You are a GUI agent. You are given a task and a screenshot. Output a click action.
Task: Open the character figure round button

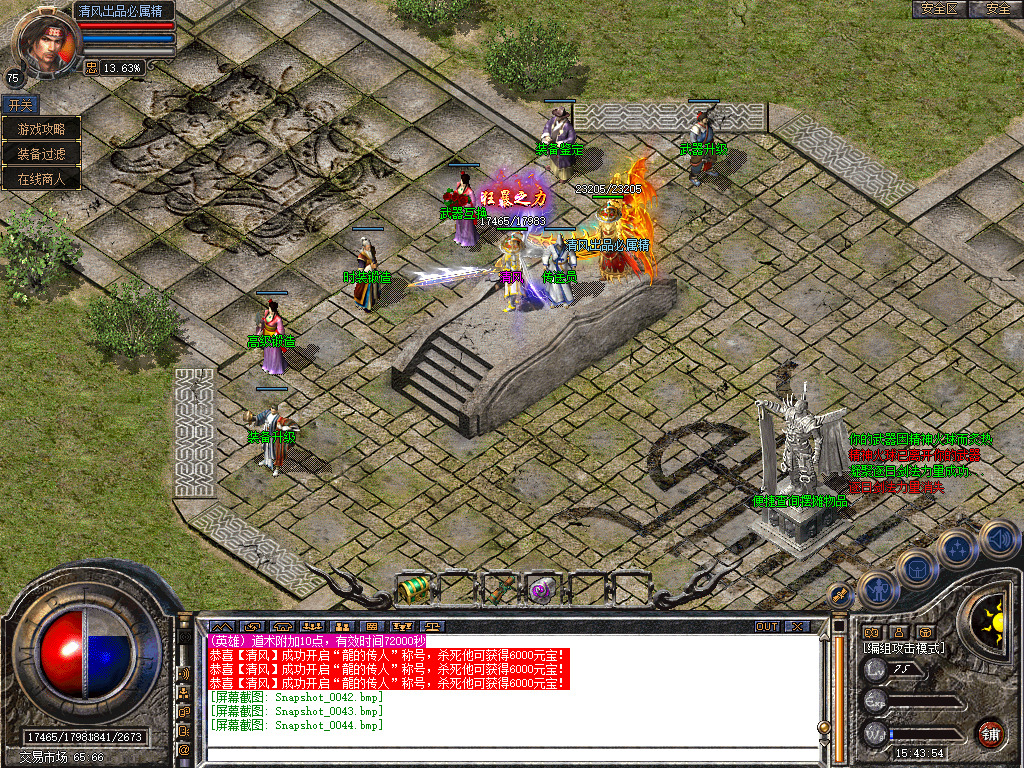tap(876, 590)
